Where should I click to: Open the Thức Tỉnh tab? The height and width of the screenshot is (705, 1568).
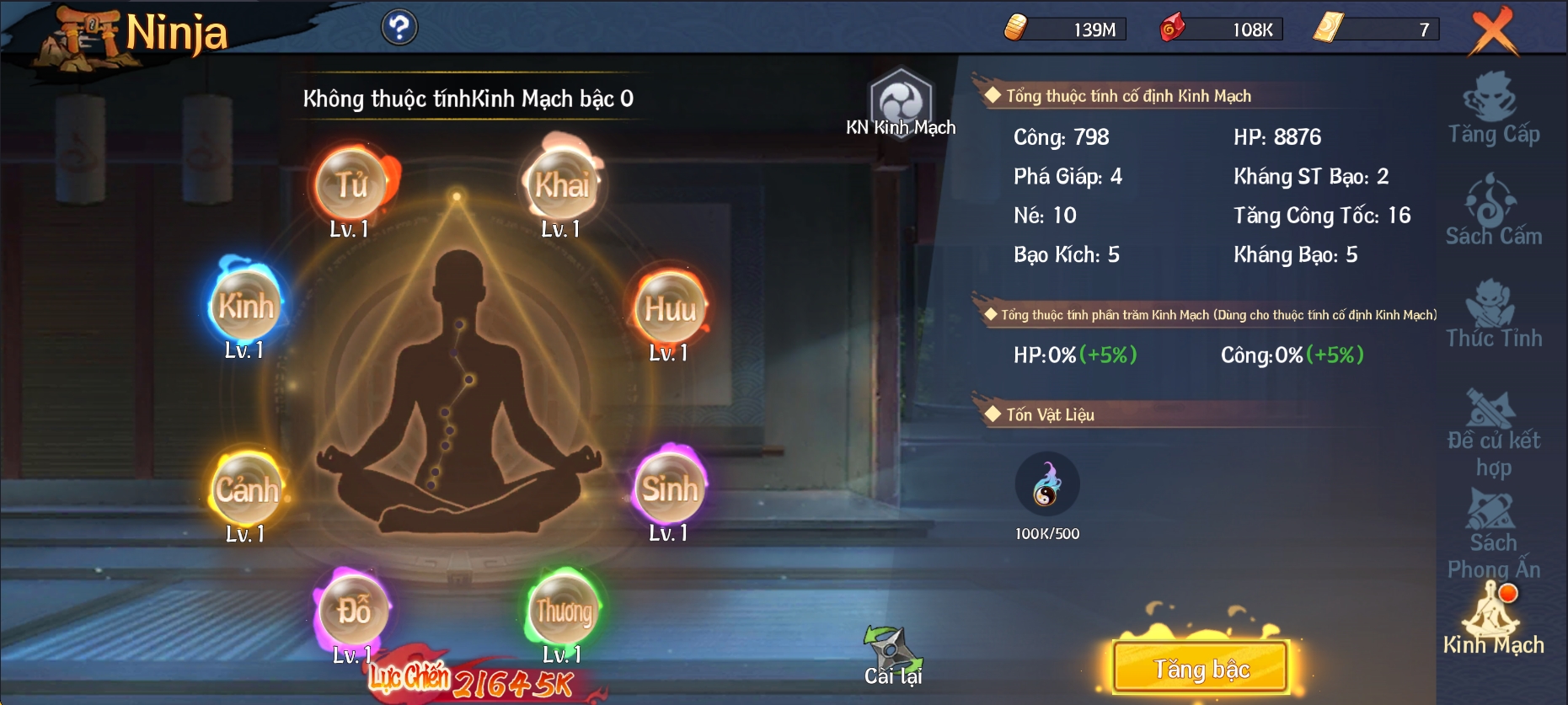pyautogui.click(x=1493, y=315)
